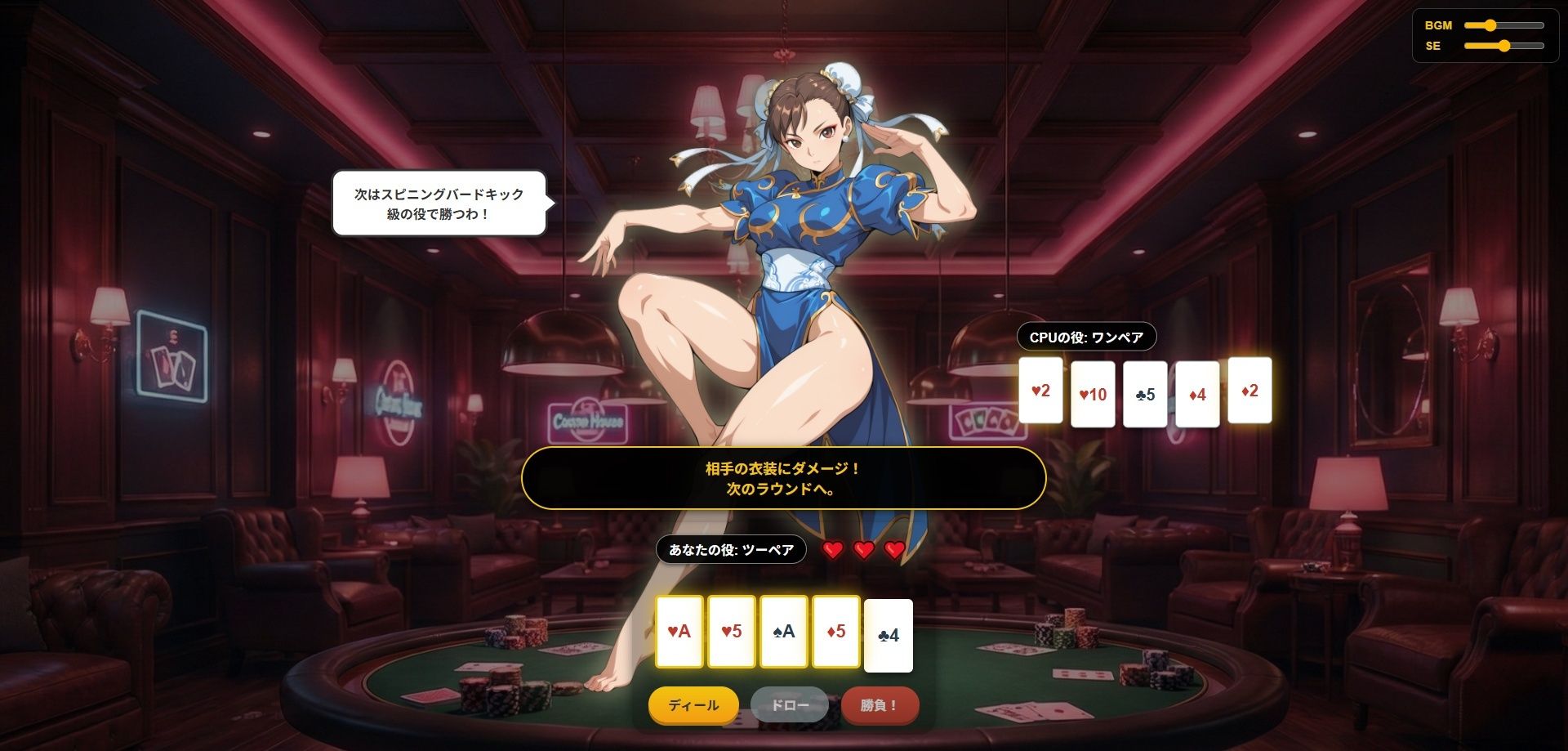
Task: Click the CPU's 2 of Hearts card
Action: (1040, 391)
